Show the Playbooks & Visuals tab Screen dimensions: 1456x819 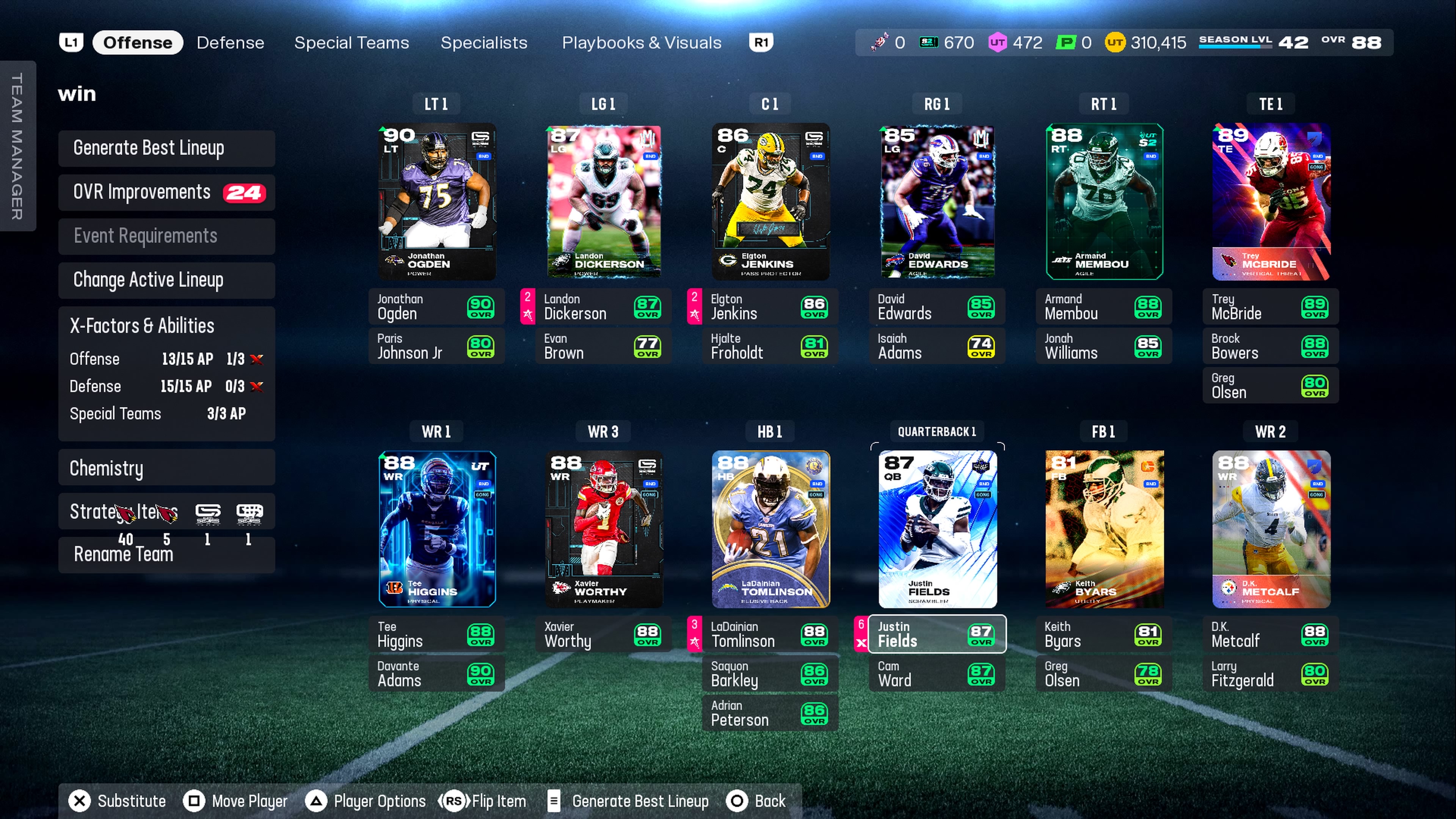point(641,42)
